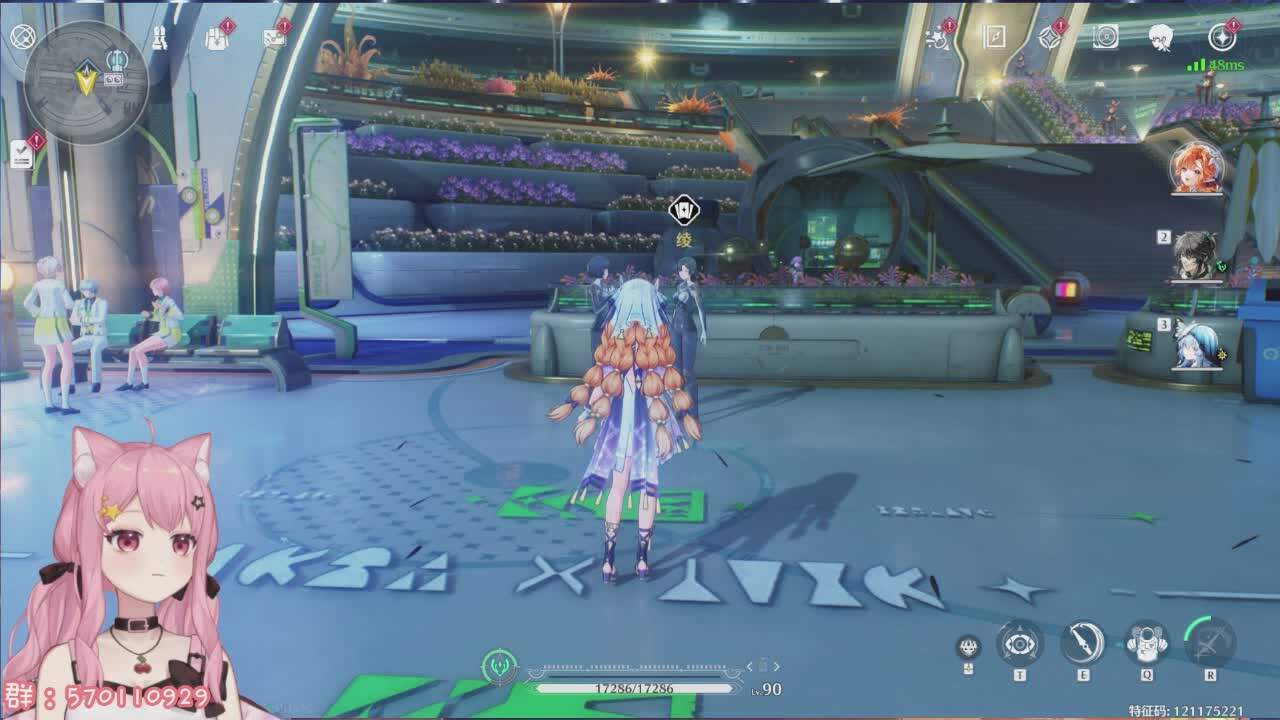
Task: Activate the eye-shaped skill icon
Action: 1019,644
